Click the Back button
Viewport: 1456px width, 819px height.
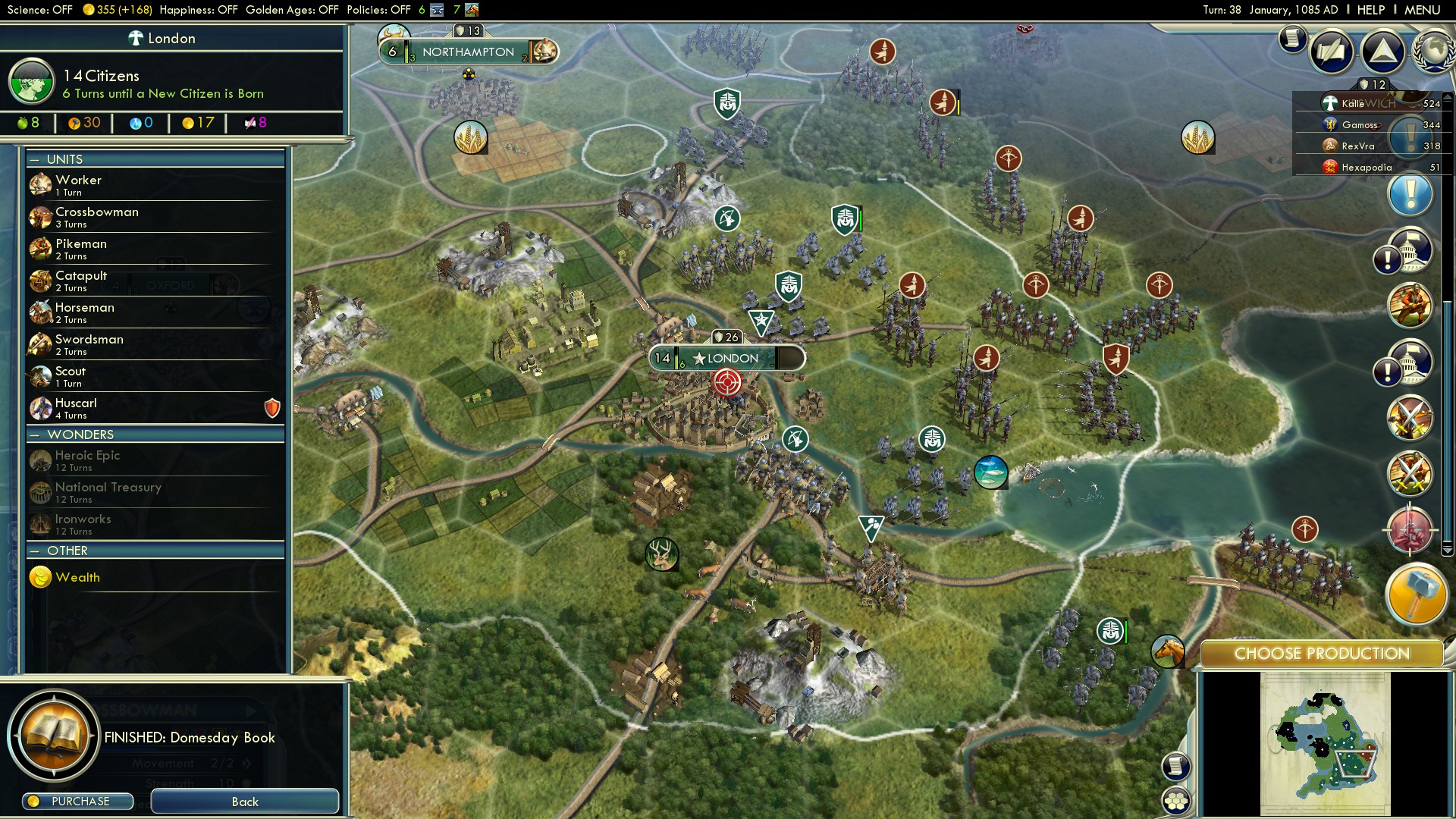tap(244, 802)
